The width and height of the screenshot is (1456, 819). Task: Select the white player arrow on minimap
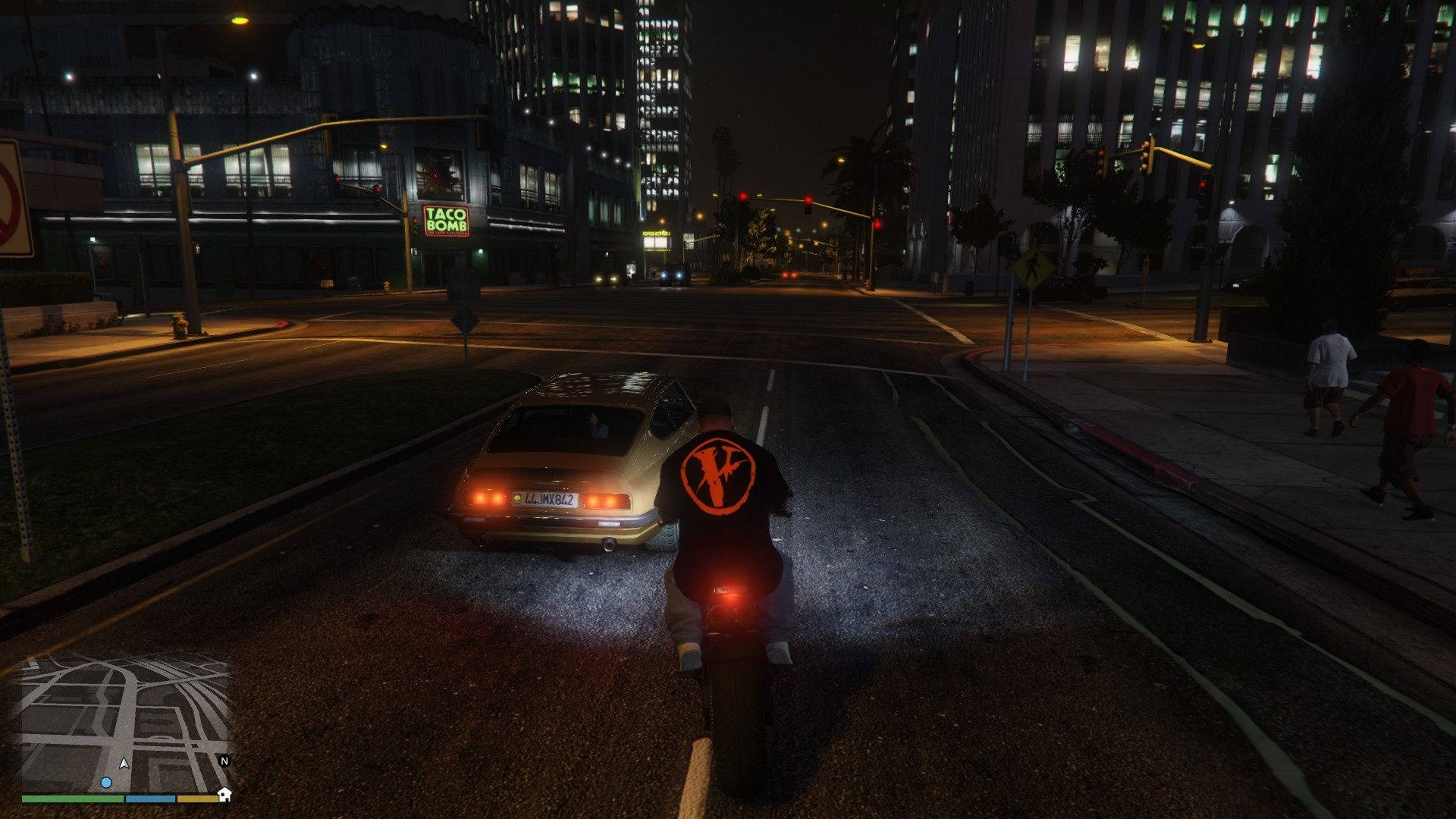(124, 764)
